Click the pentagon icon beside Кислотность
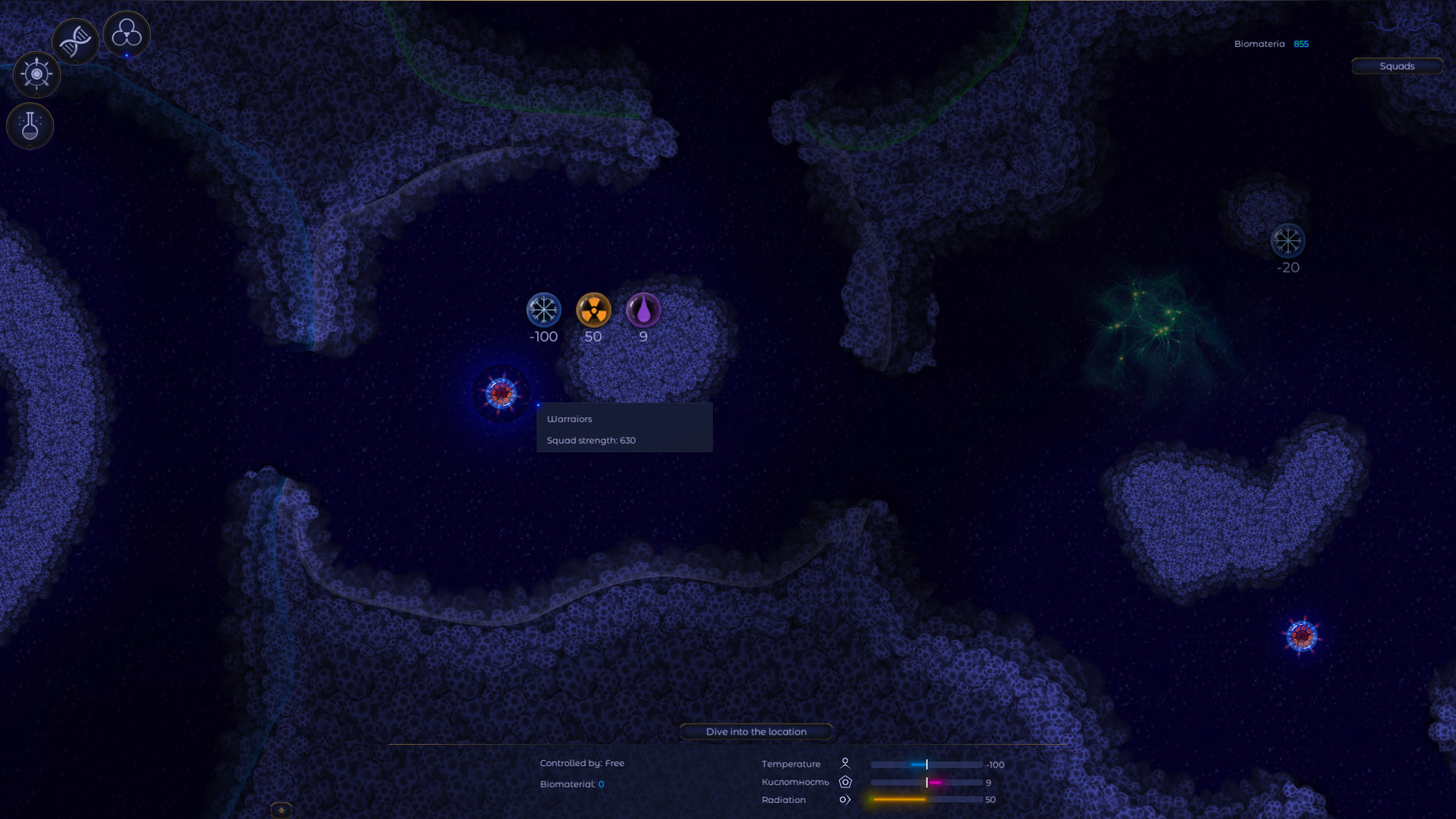Viewport: 1456px width, 819px height. [x=844, y=782]
